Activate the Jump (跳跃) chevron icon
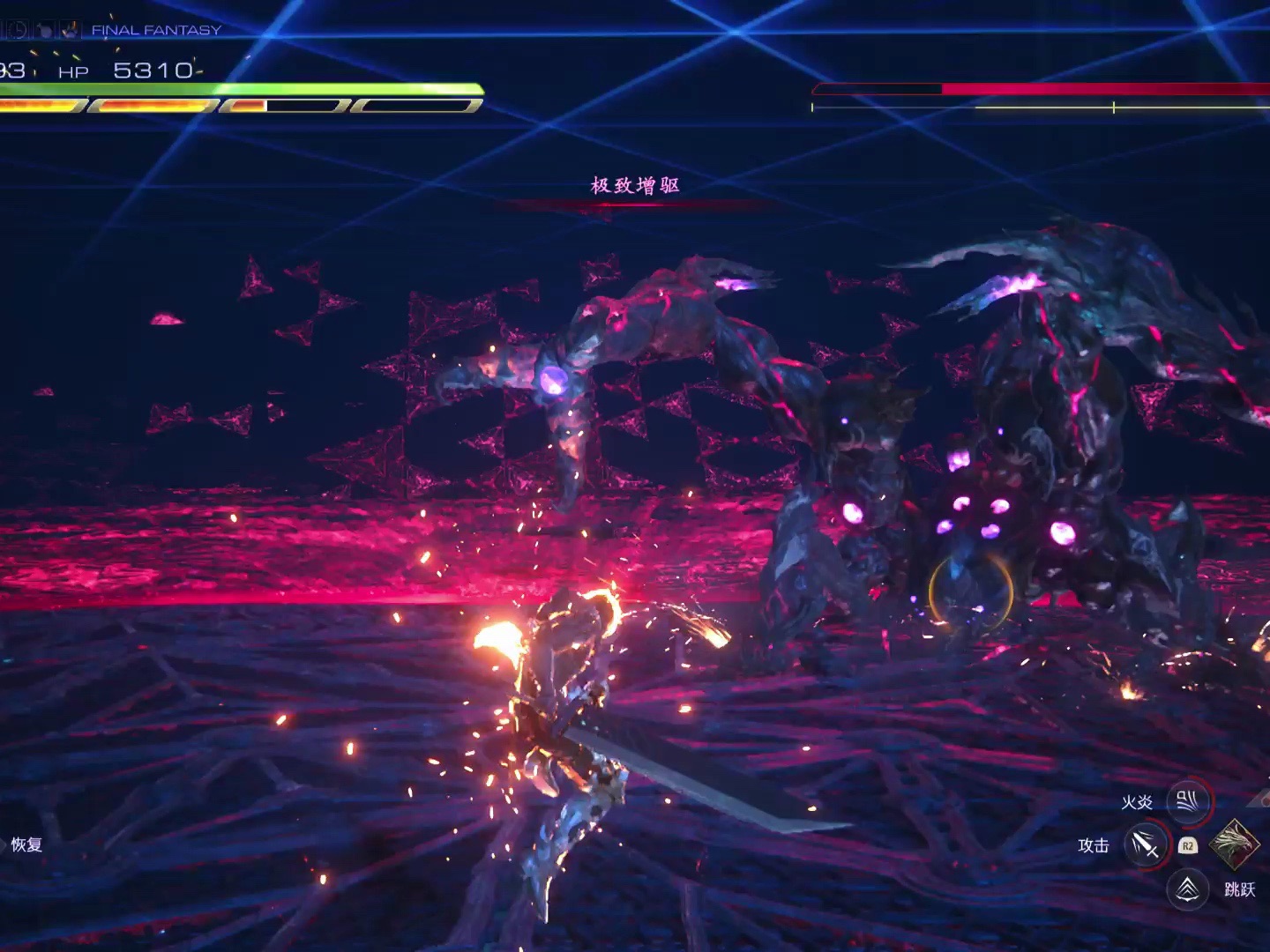 [x=1187, y=889]
